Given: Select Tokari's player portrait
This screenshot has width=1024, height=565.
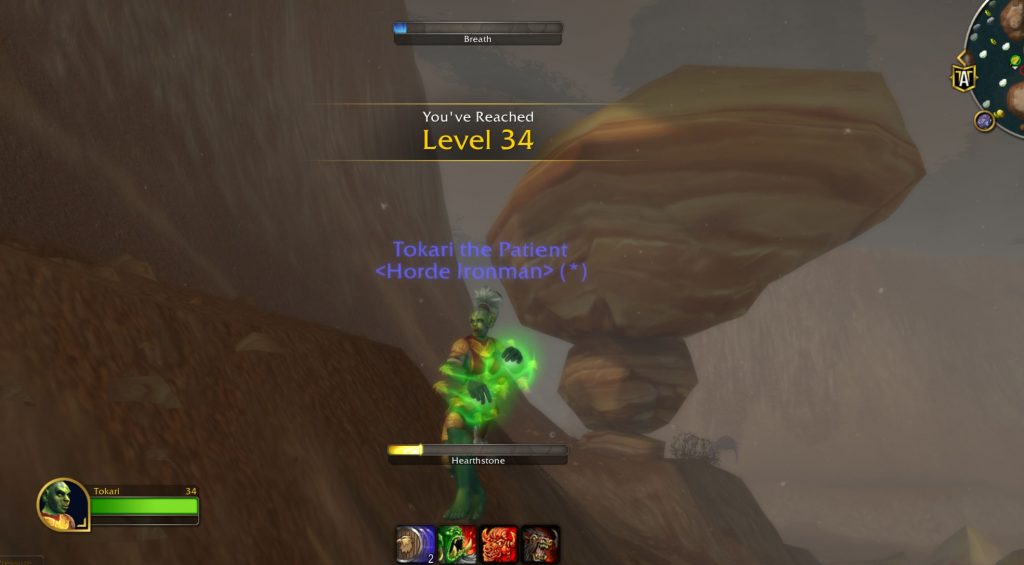Looking at the screenshot, I should click(x=63, y=504).
